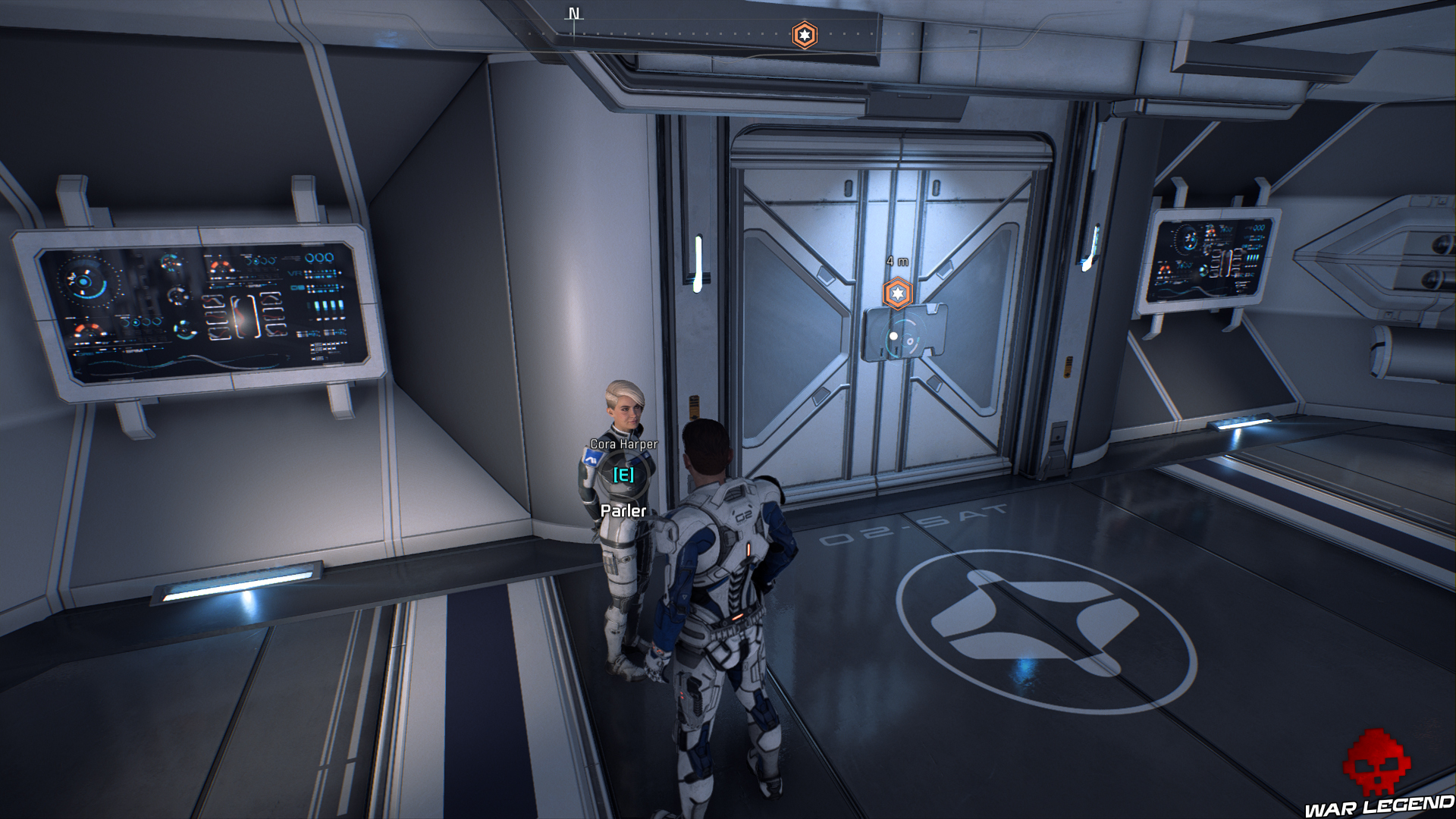
Task: Select the orange hexagon objective icon on the compass
Action: coord(805,33)
